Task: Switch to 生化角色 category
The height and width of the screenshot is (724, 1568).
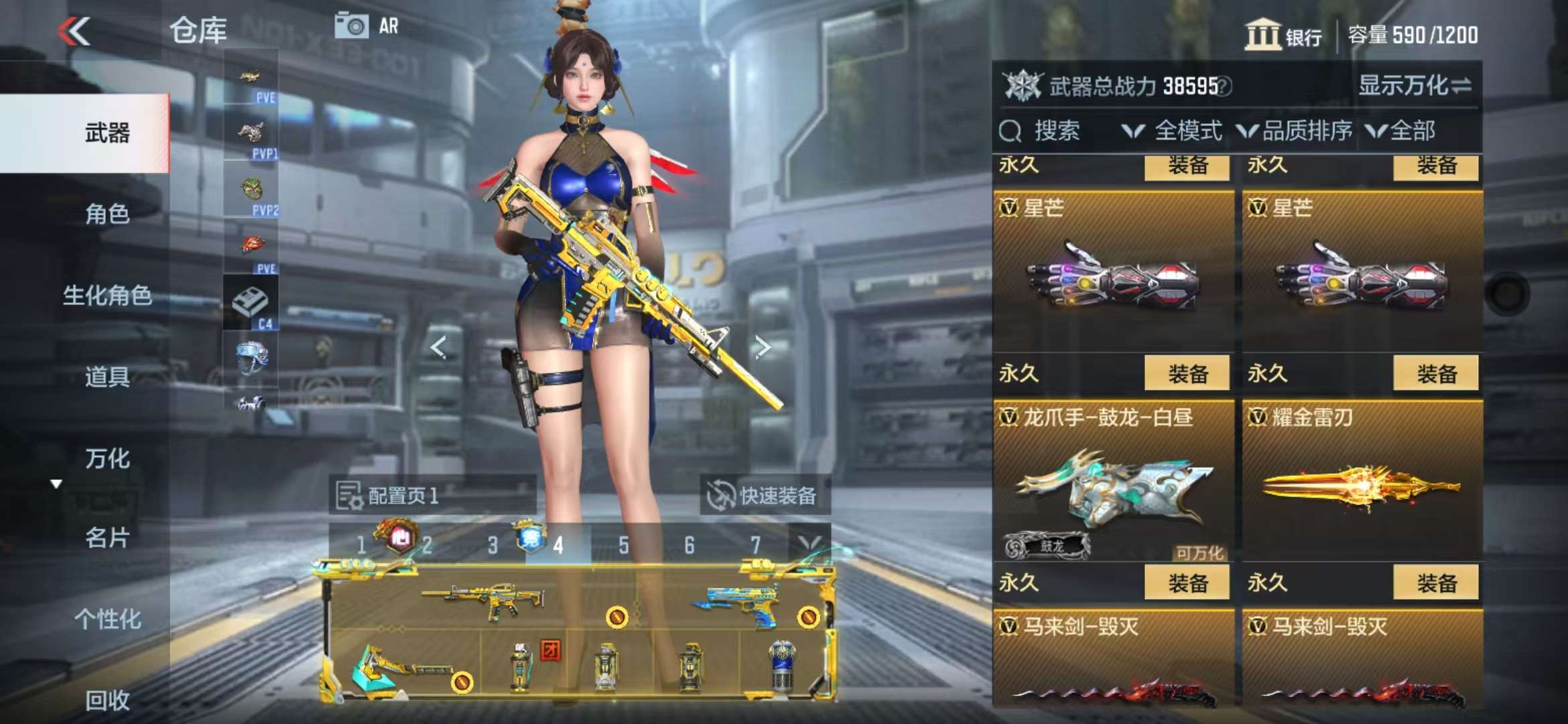Action: [x=107, y=295]
